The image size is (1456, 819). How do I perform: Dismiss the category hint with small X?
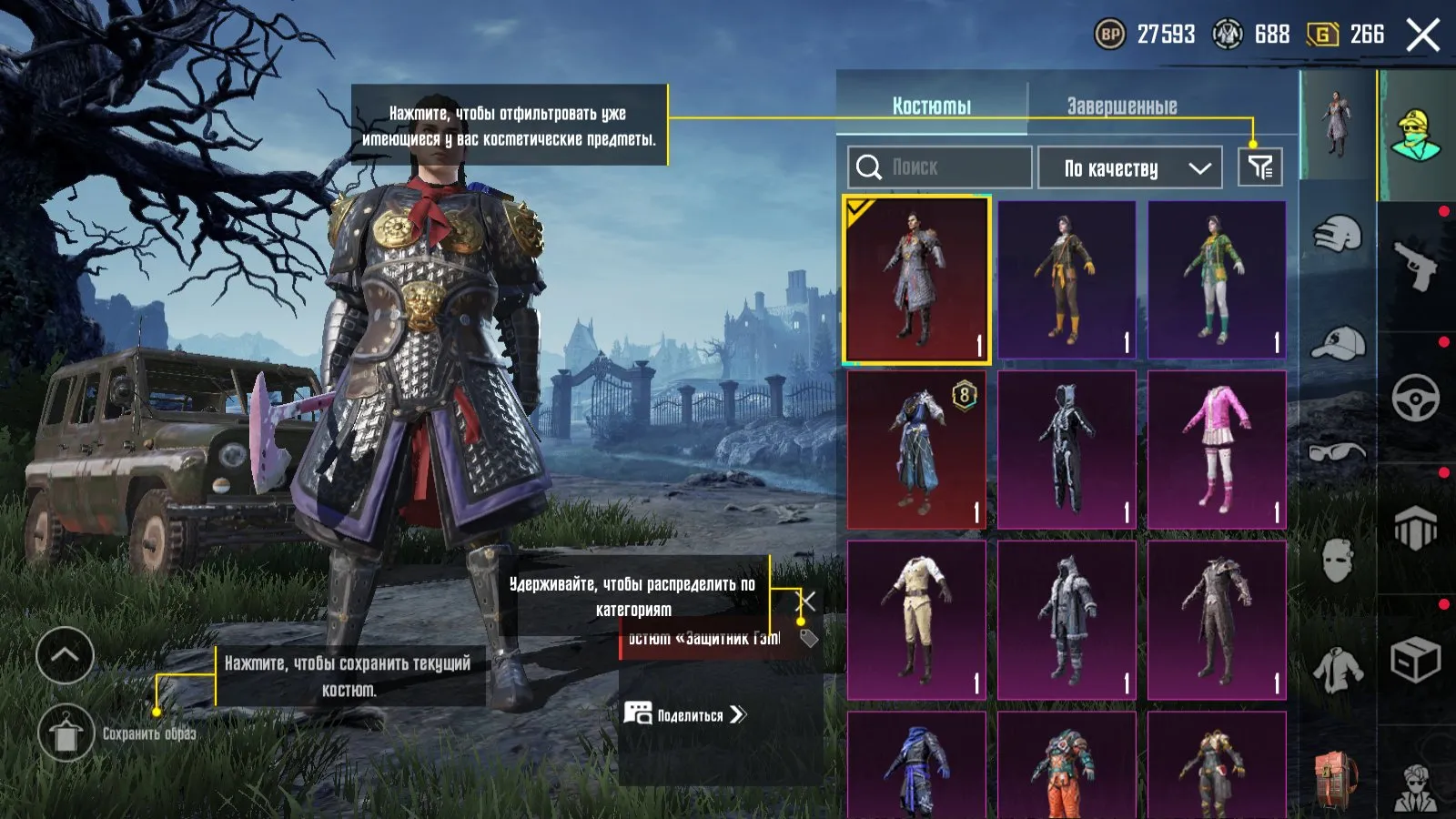(x=806, y=602)
